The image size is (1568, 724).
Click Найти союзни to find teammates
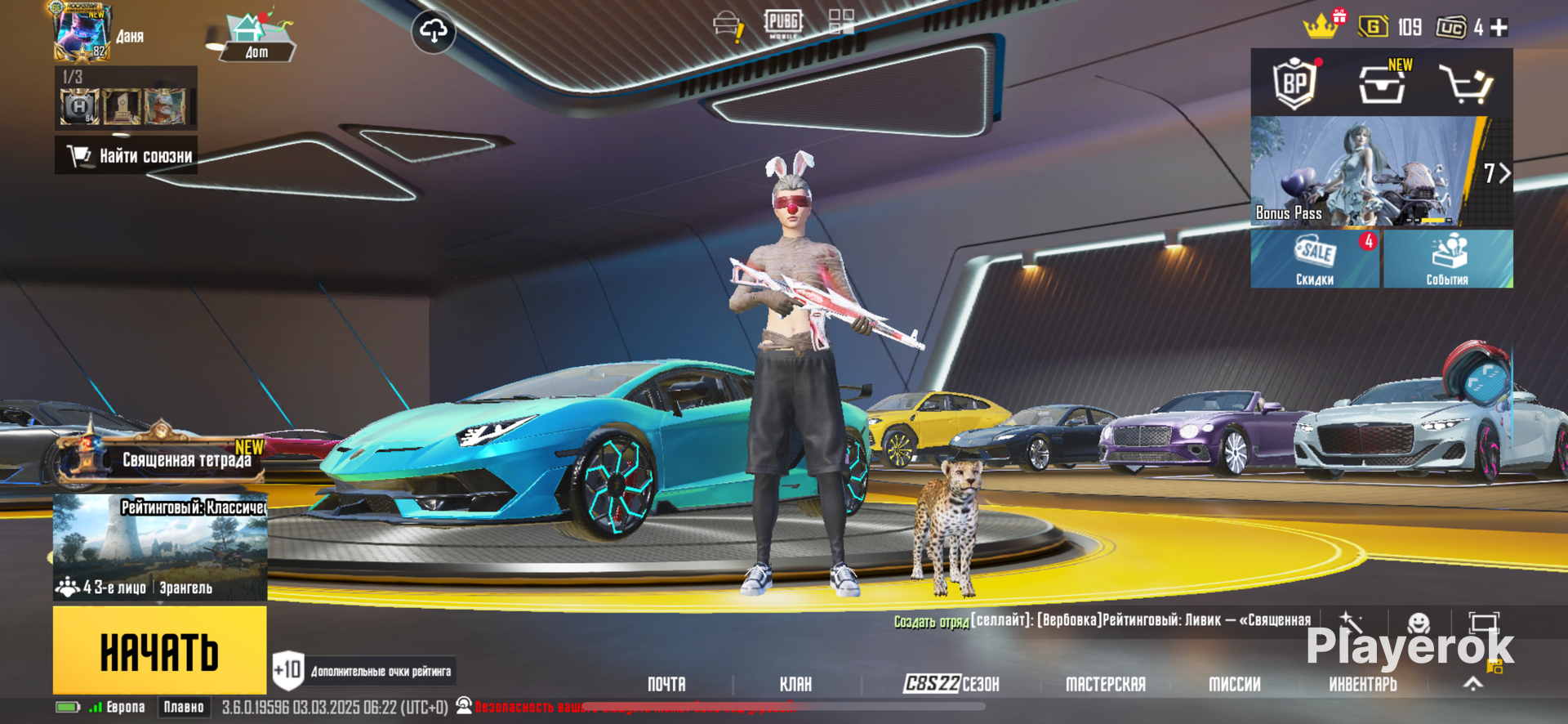(127, 155)
